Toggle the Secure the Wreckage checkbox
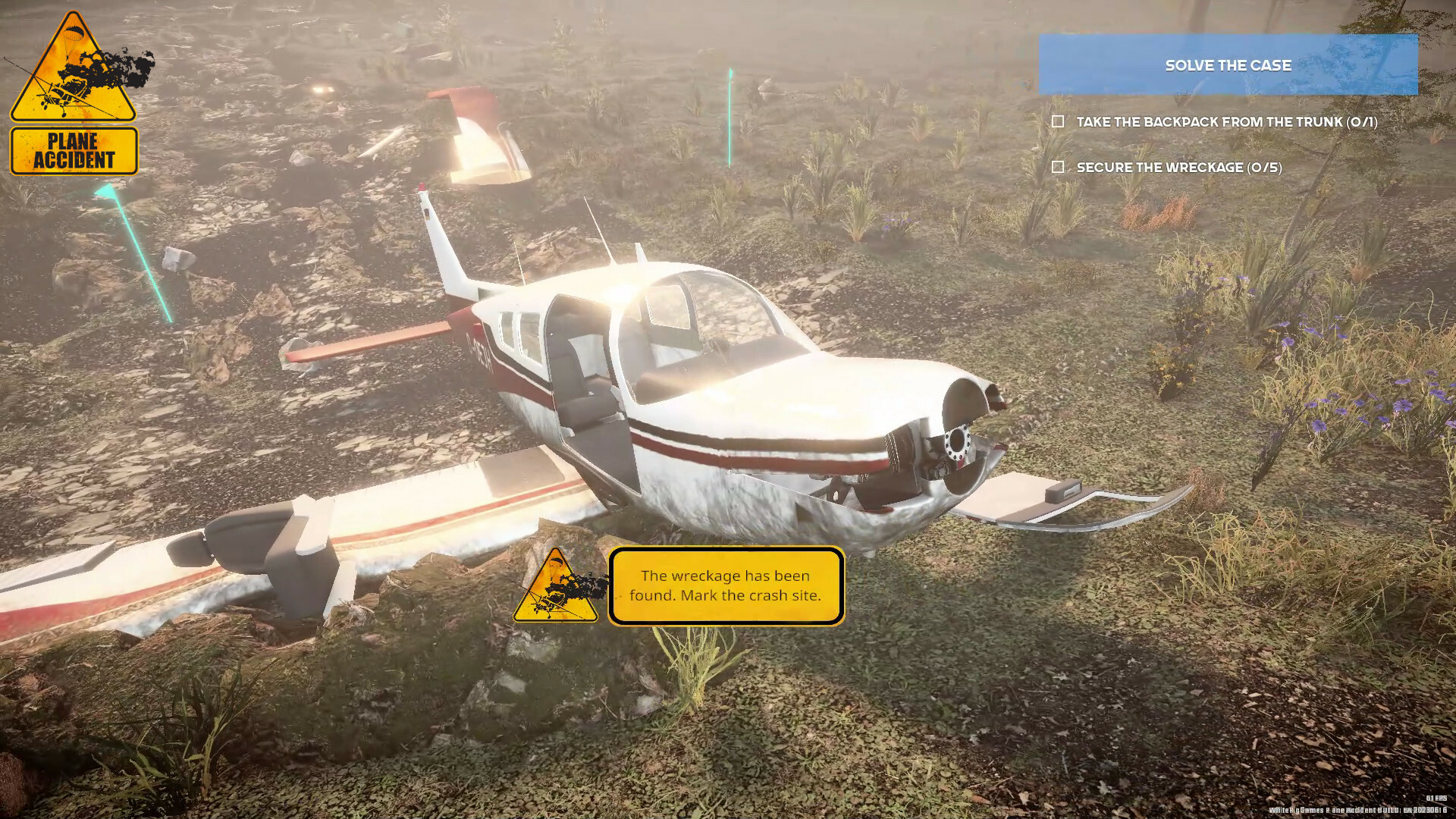The width and height of the screenshot is (1456, 819). click(x=1059, y=168)
